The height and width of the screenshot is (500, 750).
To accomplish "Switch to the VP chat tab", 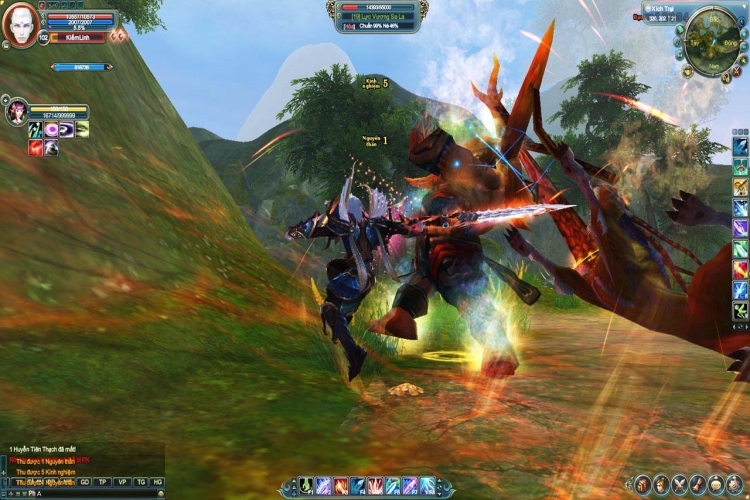I will (x=122, y=482).
